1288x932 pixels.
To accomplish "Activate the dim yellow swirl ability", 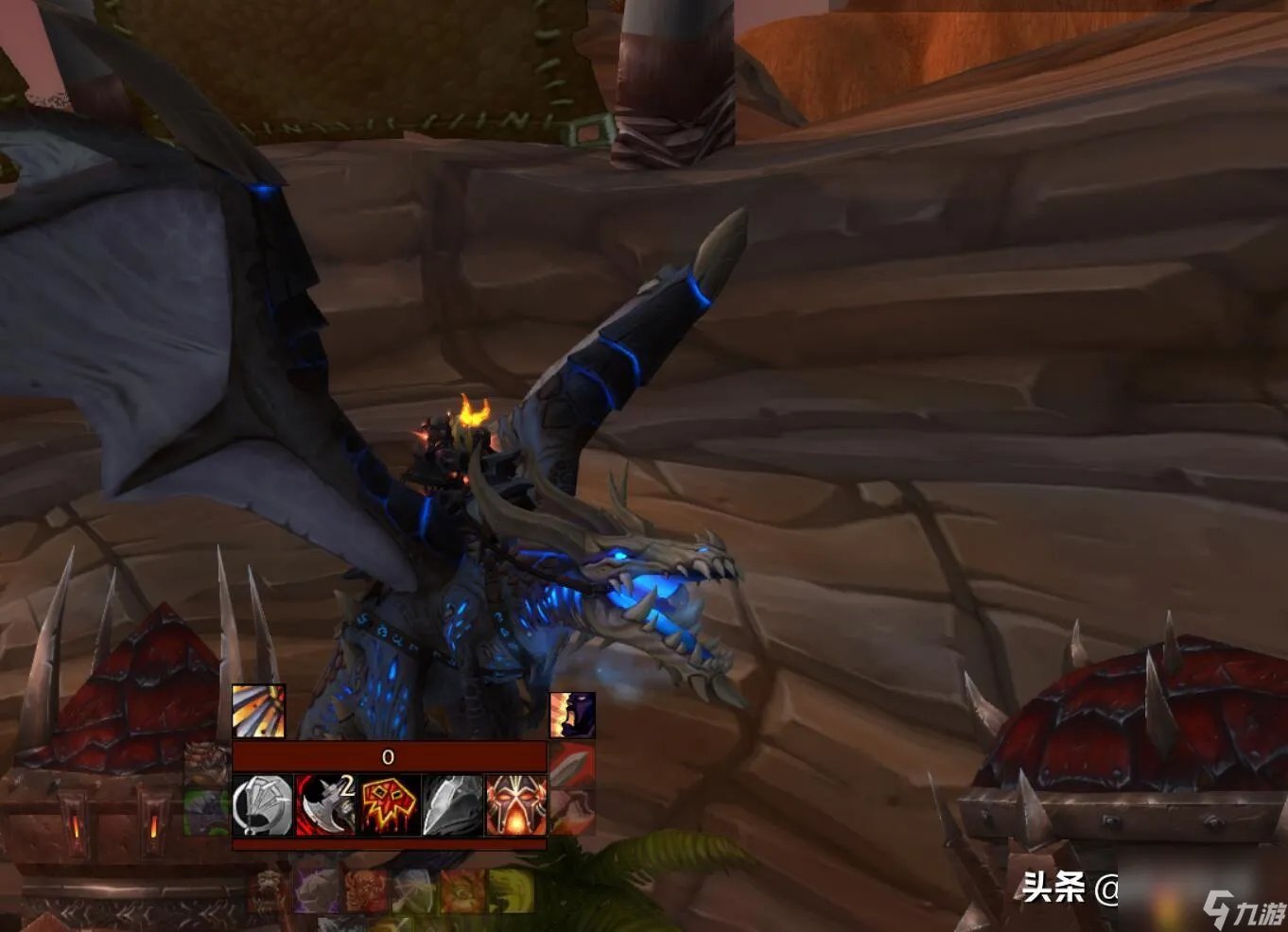I will coord(511,891).
